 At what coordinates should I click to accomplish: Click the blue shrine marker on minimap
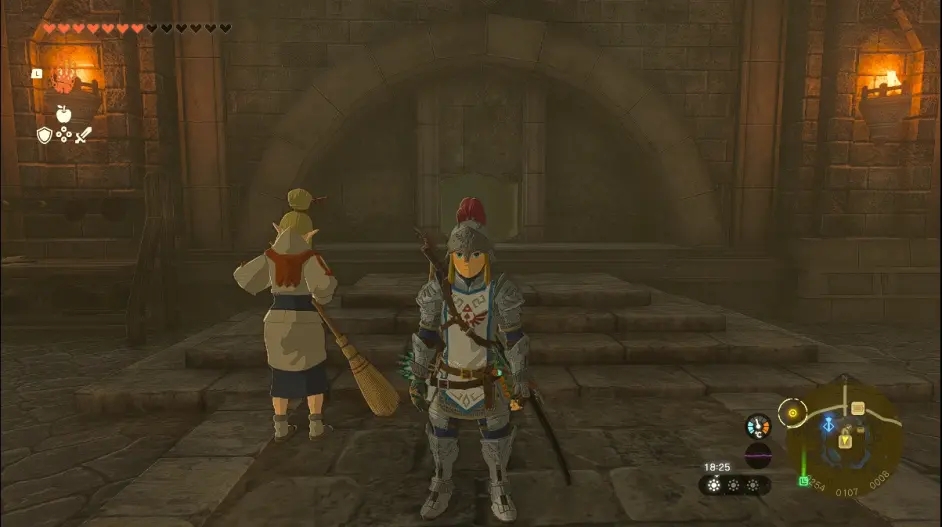pos(829,424)
